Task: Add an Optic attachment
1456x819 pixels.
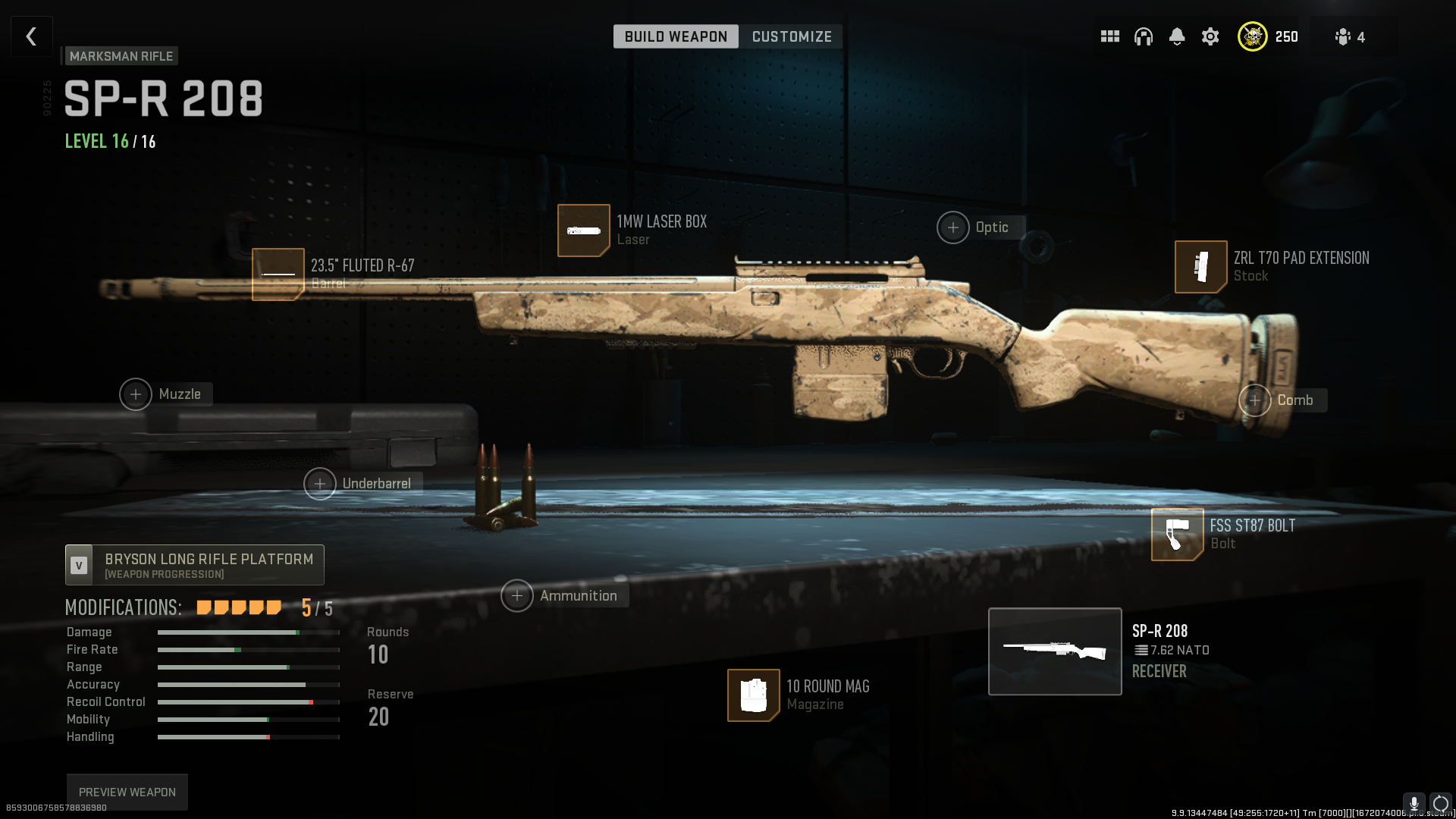Action: click(x=953, y=227)
